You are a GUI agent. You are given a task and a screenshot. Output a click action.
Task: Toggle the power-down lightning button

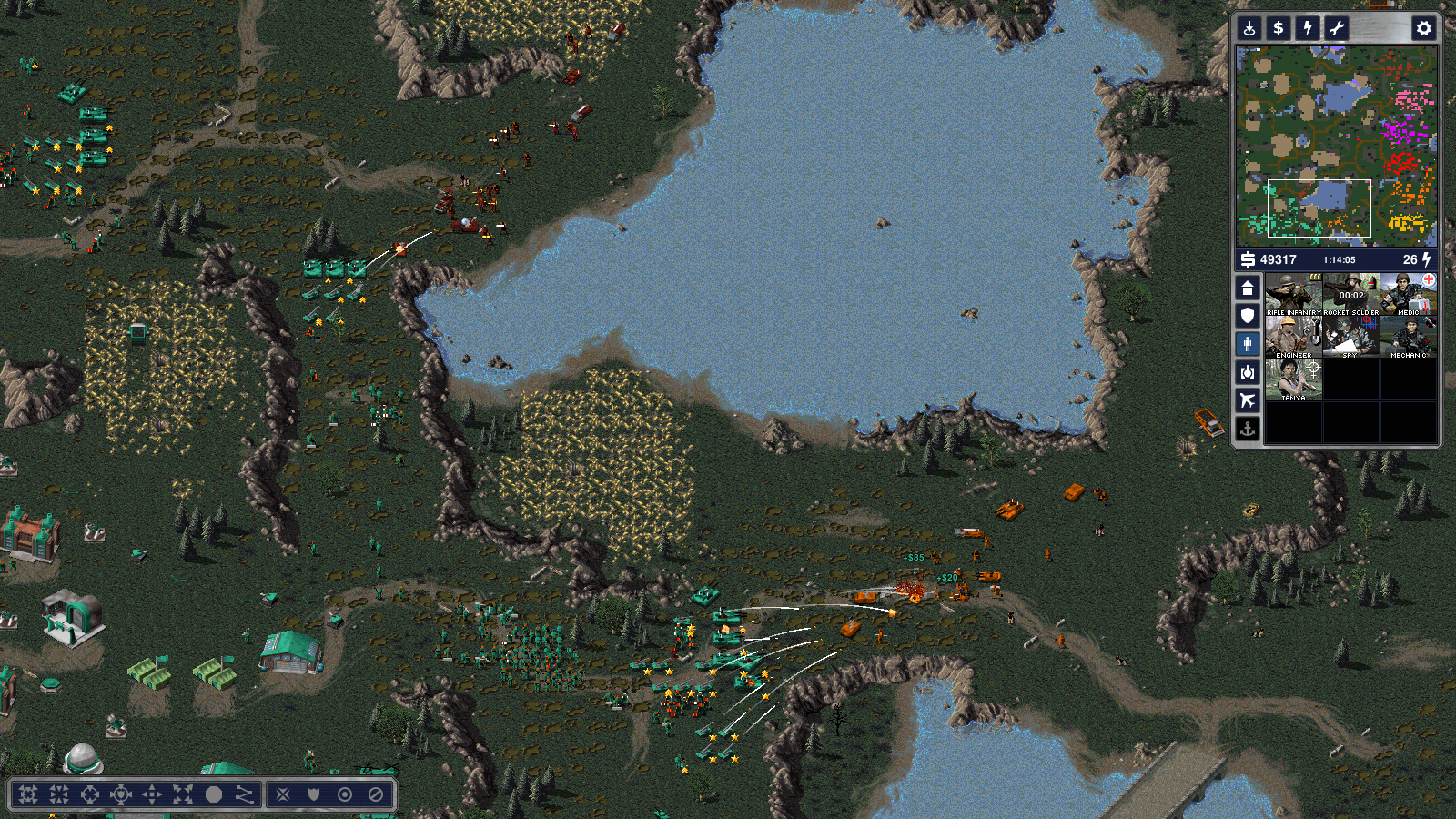[1308, 28]
